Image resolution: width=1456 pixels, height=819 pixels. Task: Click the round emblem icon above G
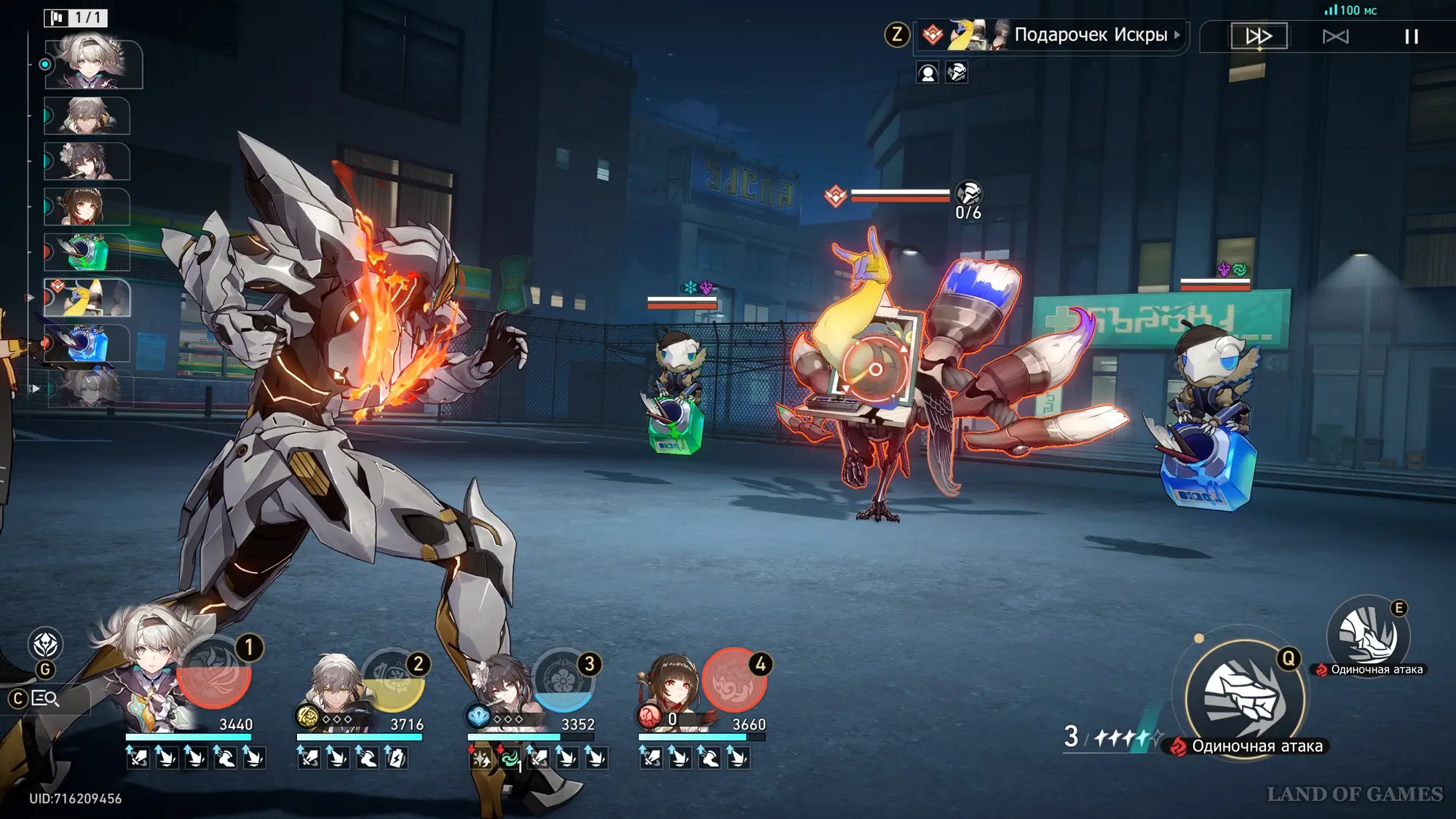(45, 644)
